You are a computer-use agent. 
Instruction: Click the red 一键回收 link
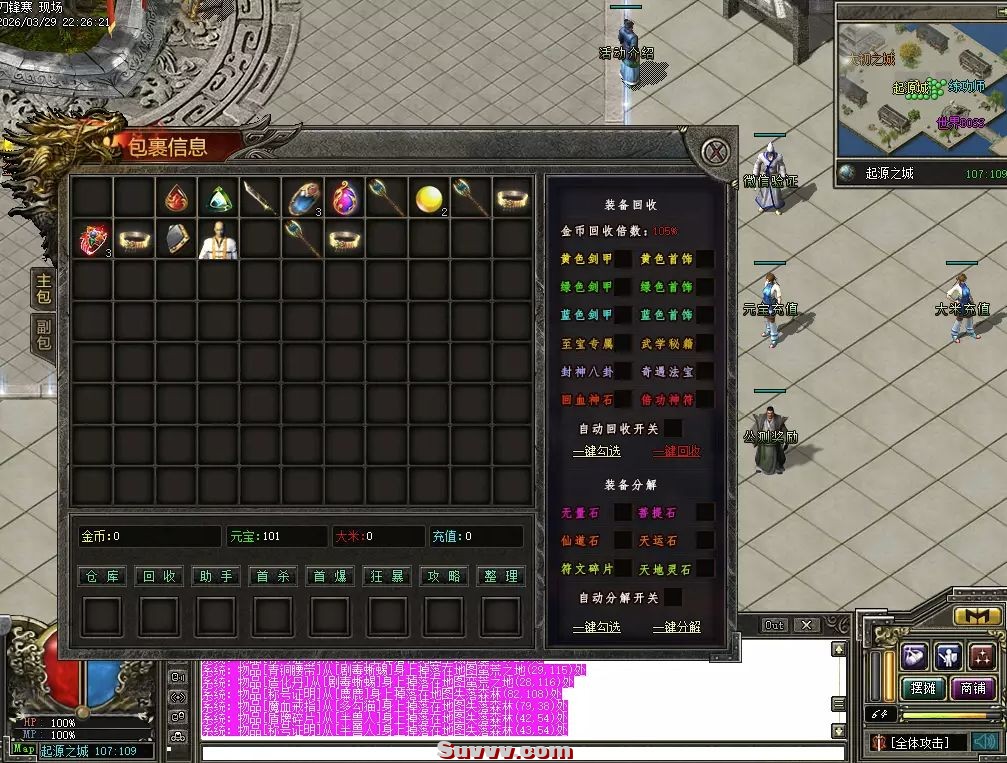[677, 452]
